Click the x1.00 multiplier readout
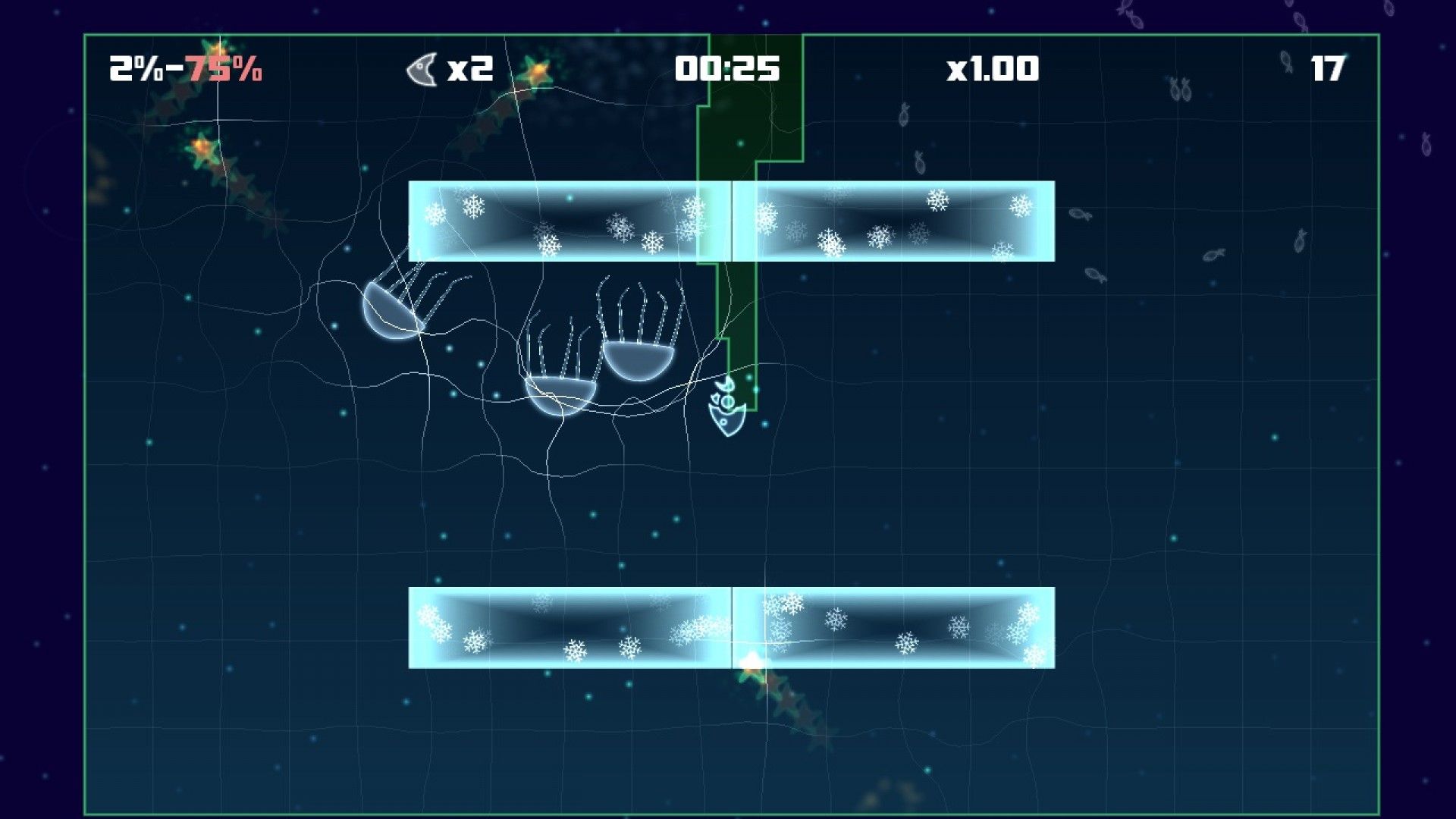Image resolution: width=1456 pixels, height=819 pixels. (x=991, y=68)
